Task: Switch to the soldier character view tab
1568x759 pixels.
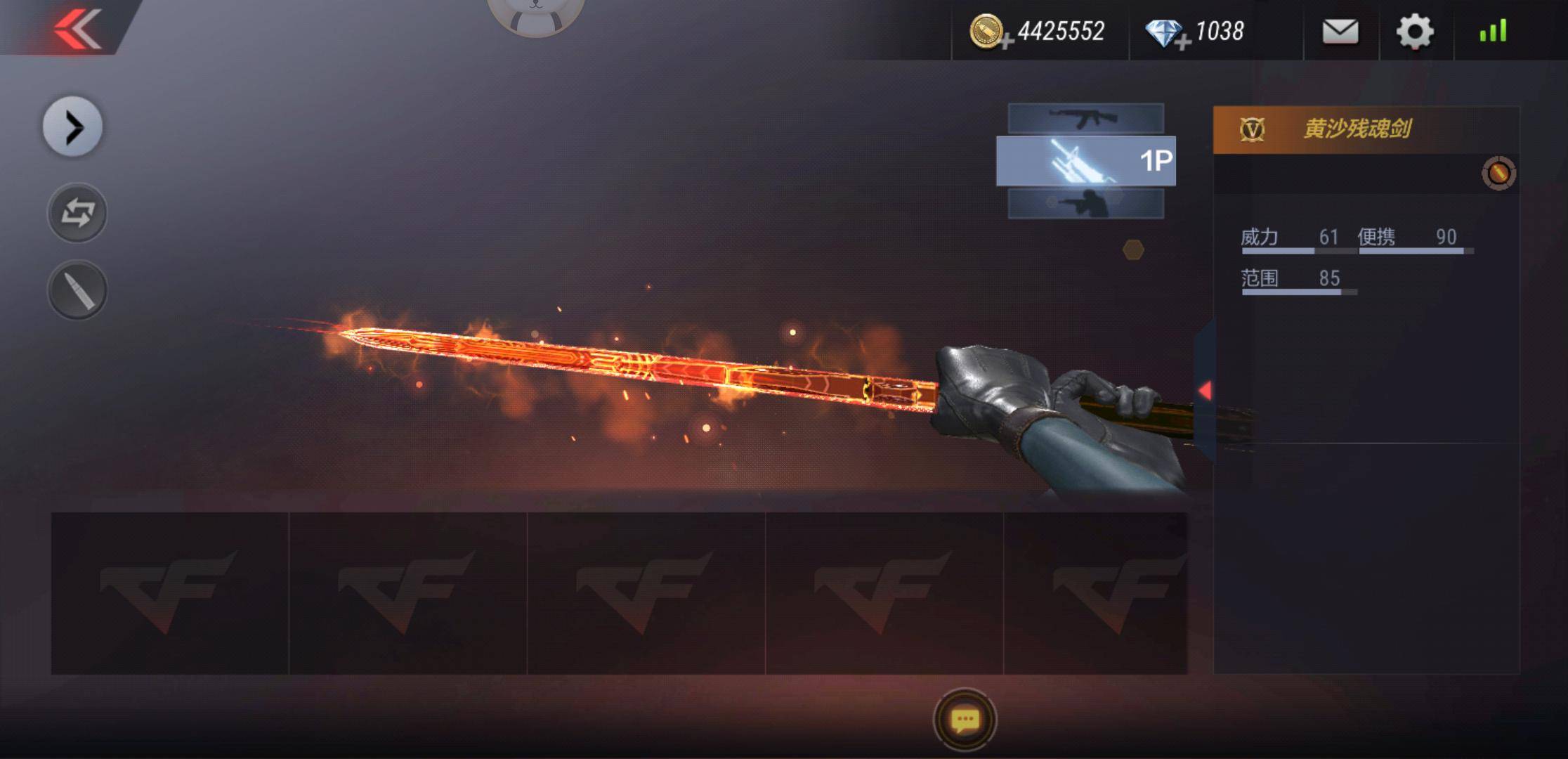Action: pyautogui.click(x=1085, y=204)
